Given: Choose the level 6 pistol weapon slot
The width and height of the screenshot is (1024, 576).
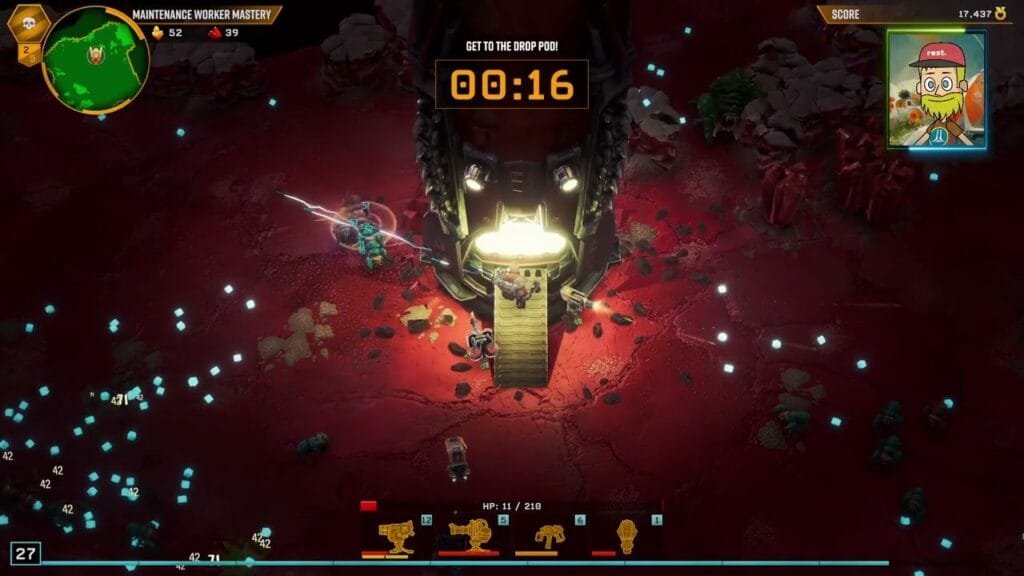Looking at the screenshot, I should 550,536.
